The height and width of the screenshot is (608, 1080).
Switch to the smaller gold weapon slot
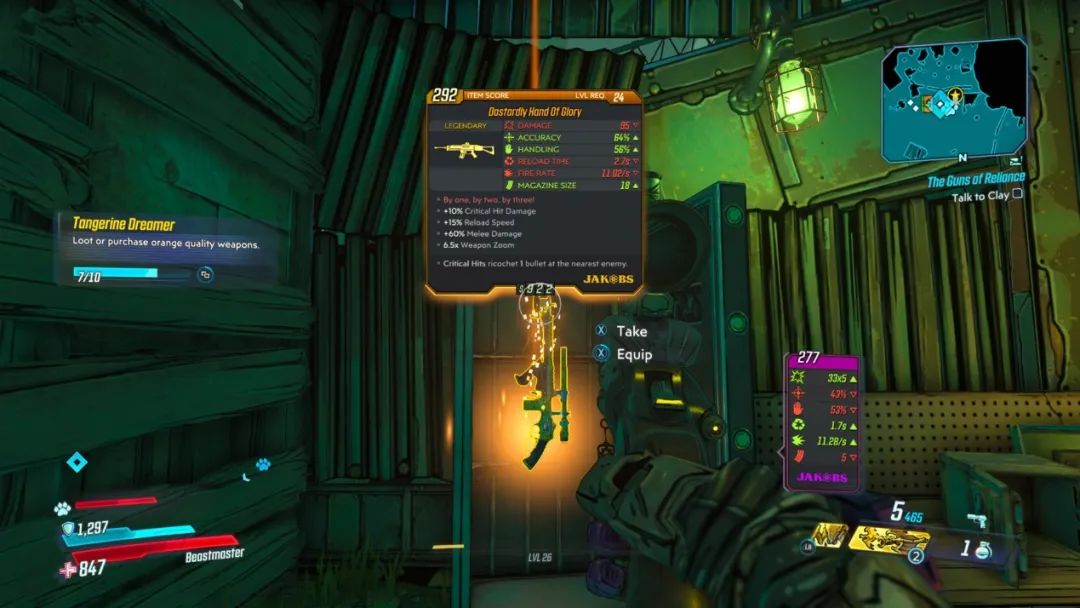tap(829, 537)
